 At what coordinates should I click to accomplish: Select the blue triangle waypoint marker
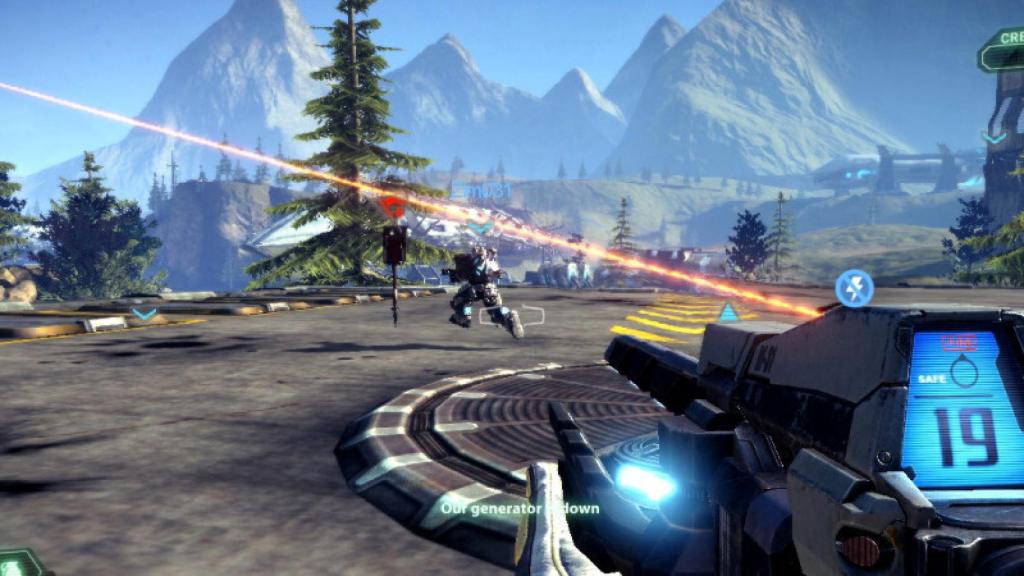pyautogui.click(x=728, y=313)
